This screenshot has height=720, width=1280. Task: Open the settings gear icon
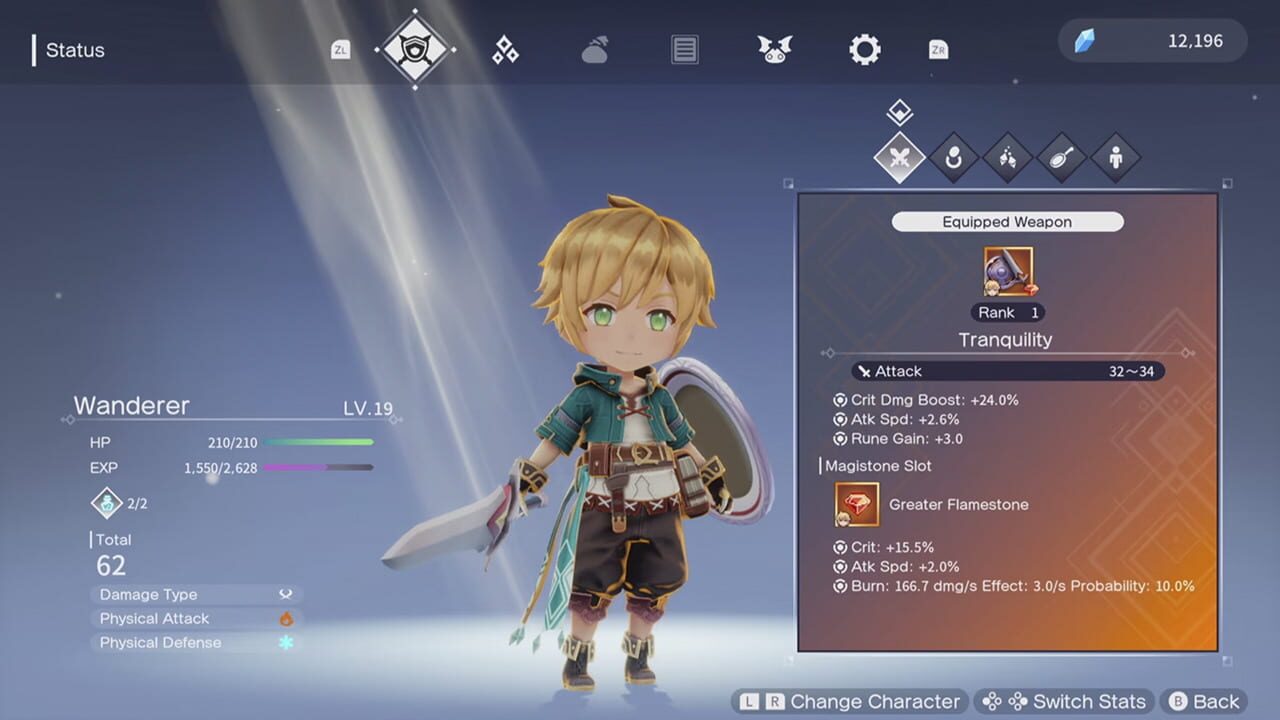pos(864,49)
